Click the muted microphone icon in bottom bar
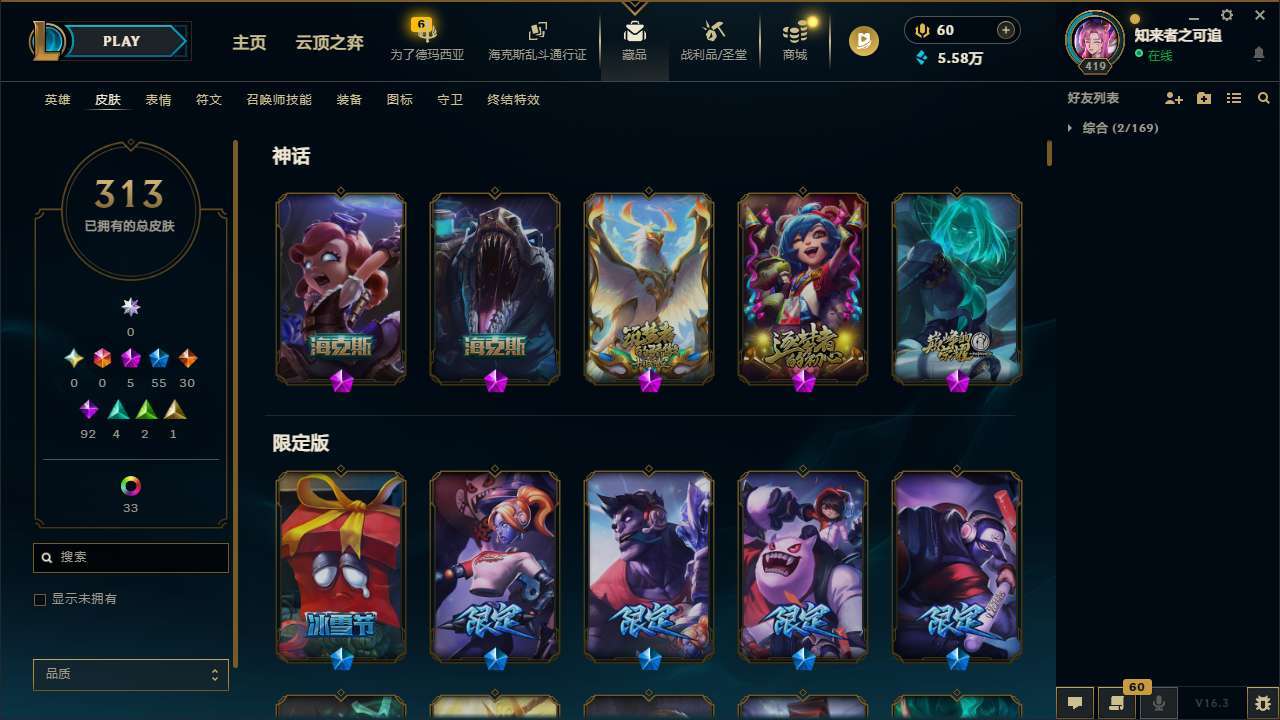Viewport: 1280px width, 720px height. coord(1160,703)
